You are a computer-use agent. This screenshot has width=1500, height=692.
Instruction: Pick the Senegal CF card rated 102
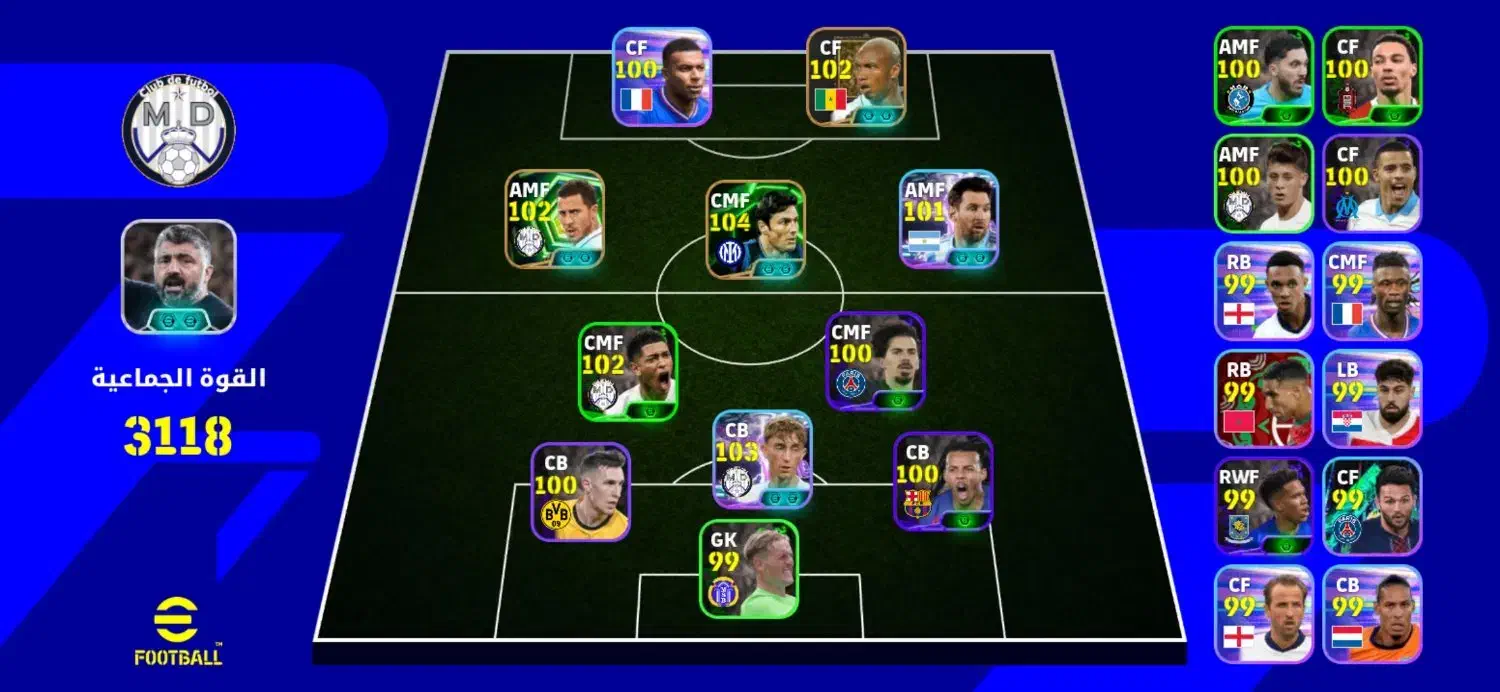856,77
